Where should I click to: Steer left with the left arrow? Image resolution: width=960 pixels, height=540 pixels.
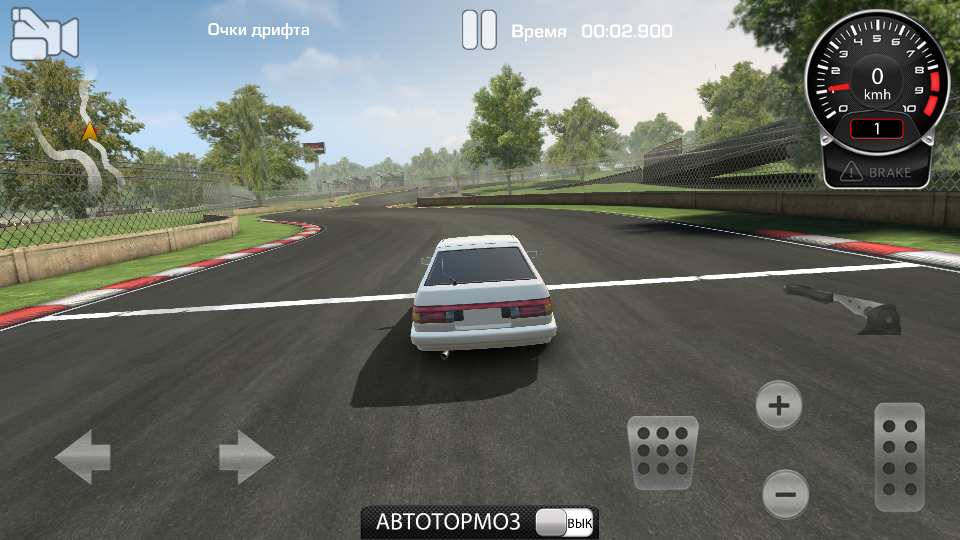82,457
